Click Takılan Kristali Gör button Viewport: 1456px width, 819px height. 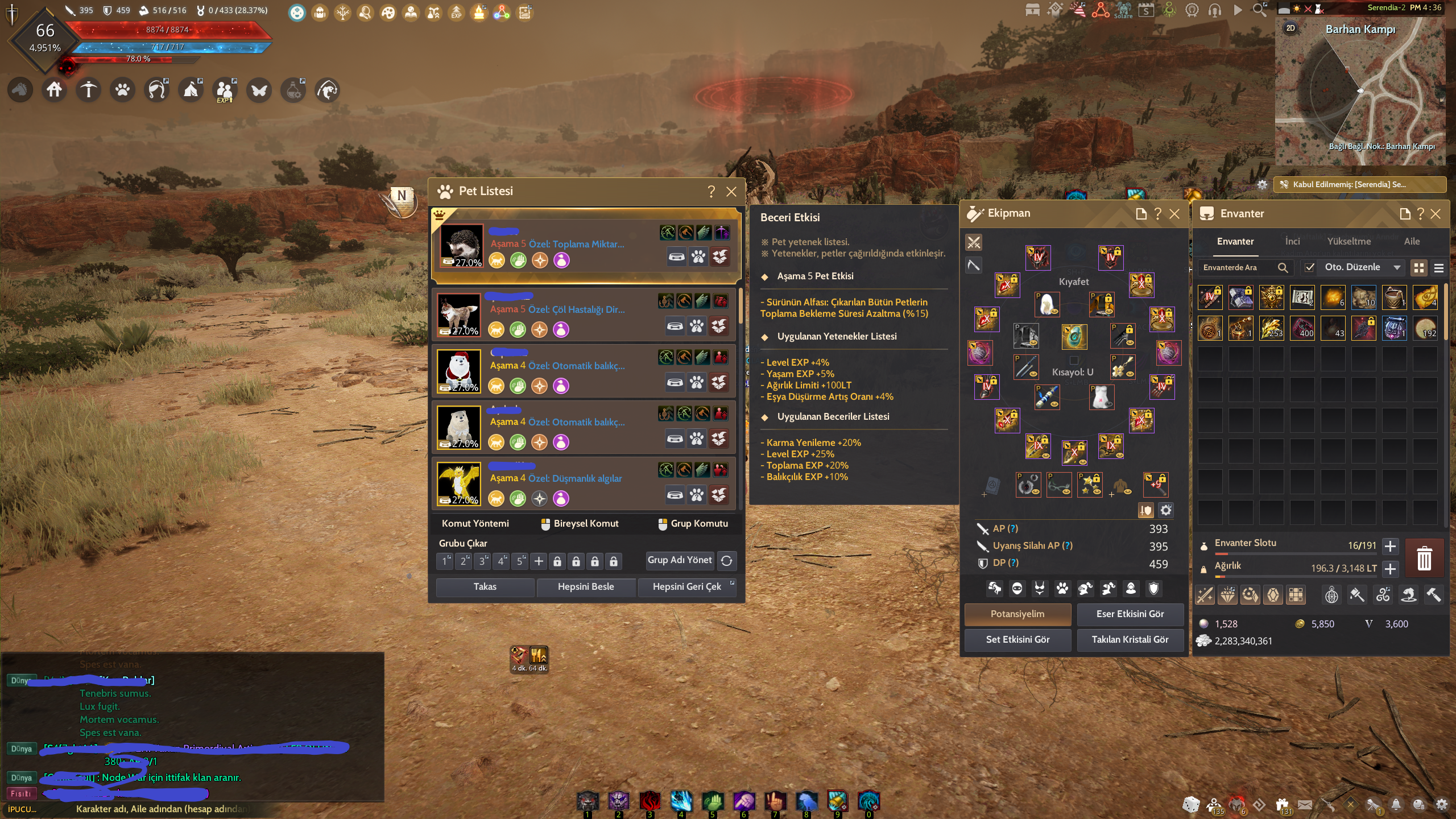coord(1130,640)
